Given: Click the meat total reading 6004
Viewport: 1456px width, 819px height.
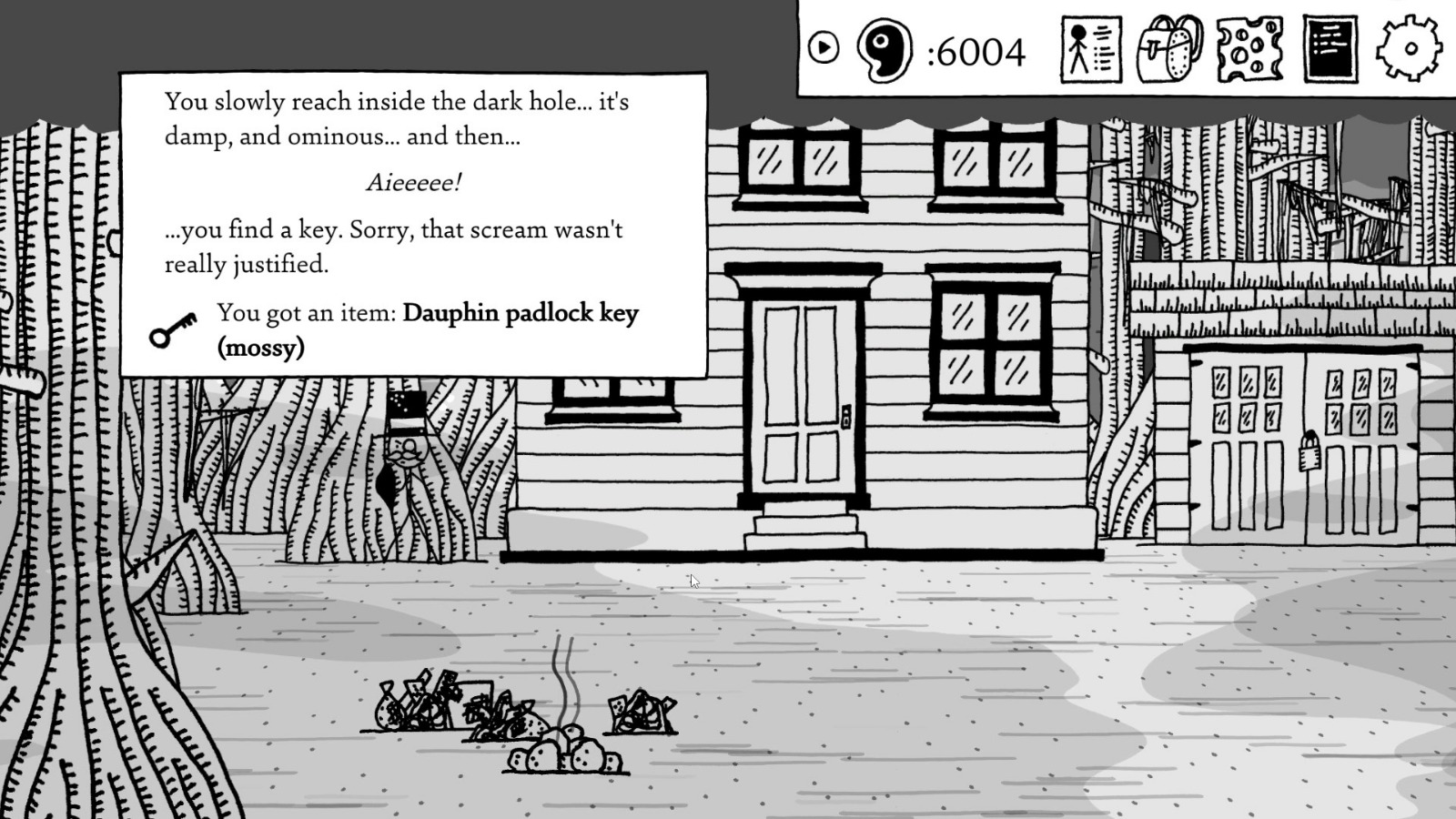Looking at the screenshot, I should click(978, 53).
